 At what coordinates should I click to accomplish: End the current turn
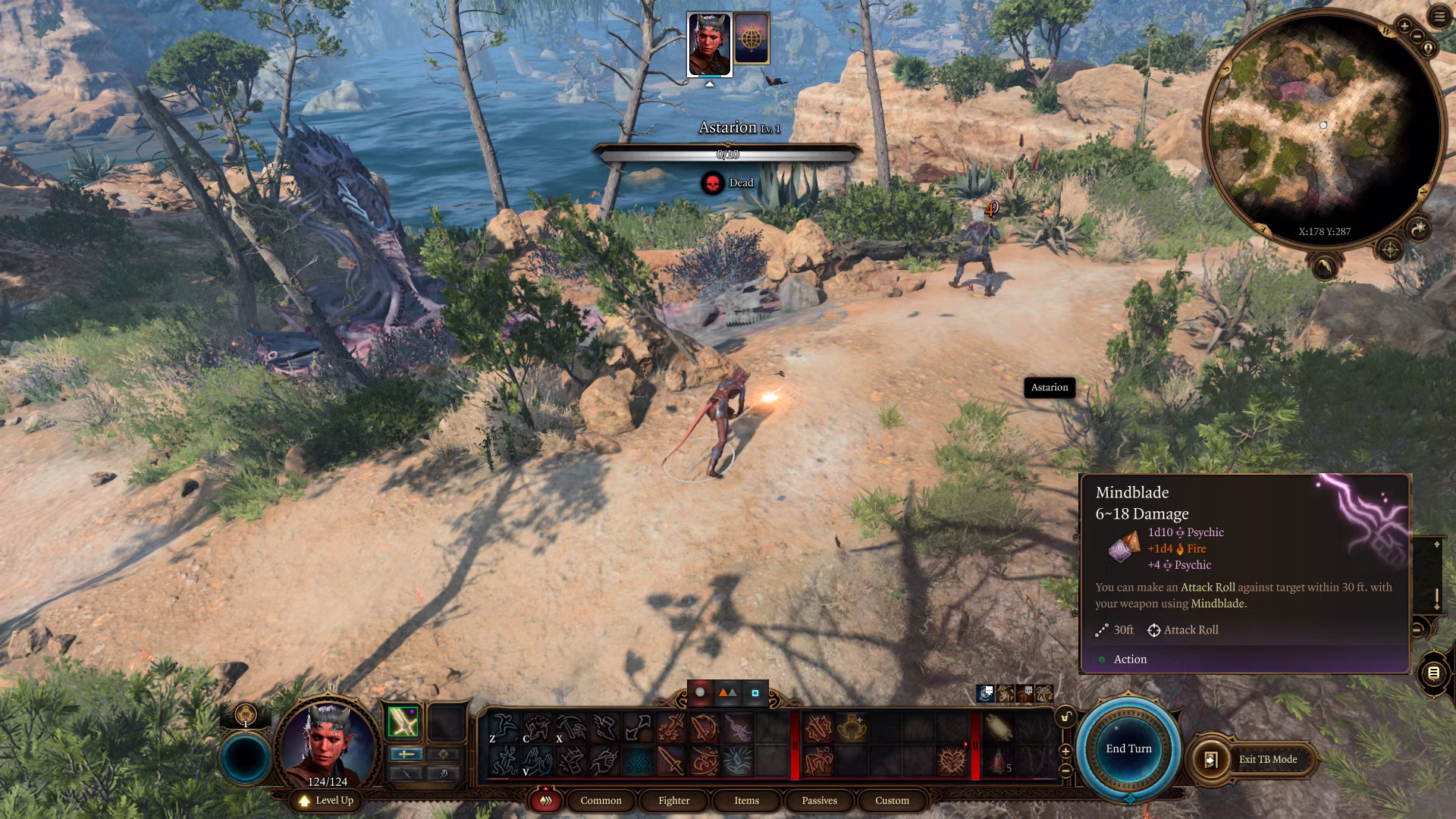pos(1128,748)
